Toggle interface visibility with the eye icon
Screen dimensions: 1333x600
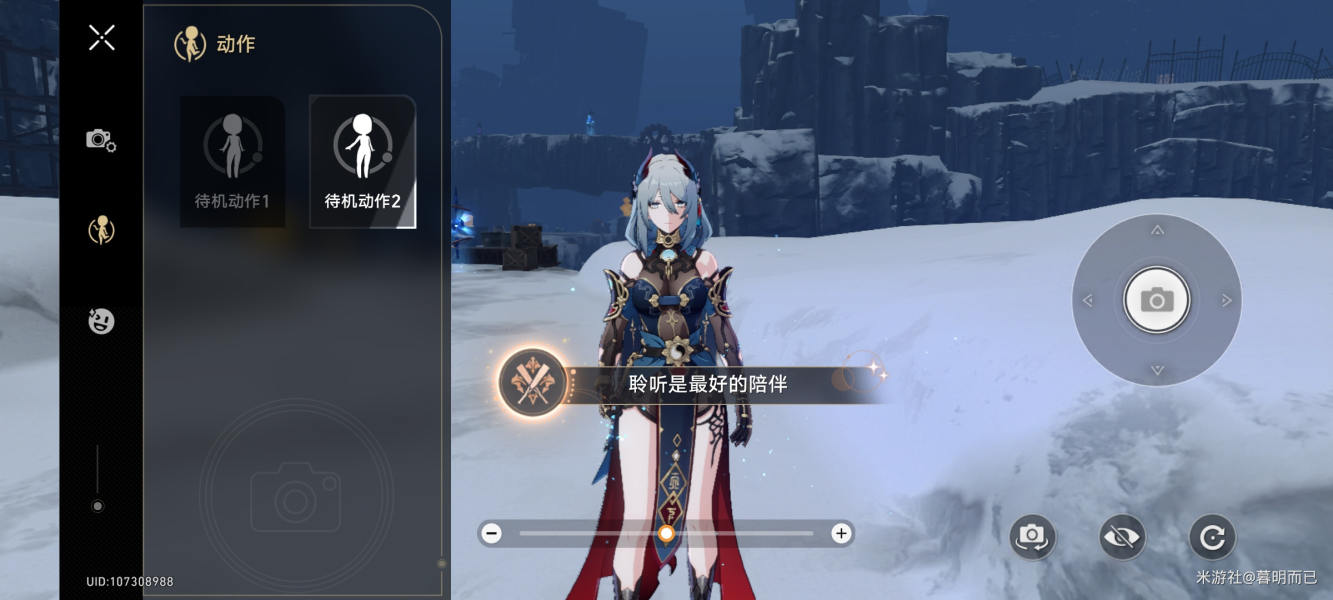point(1122,538)
